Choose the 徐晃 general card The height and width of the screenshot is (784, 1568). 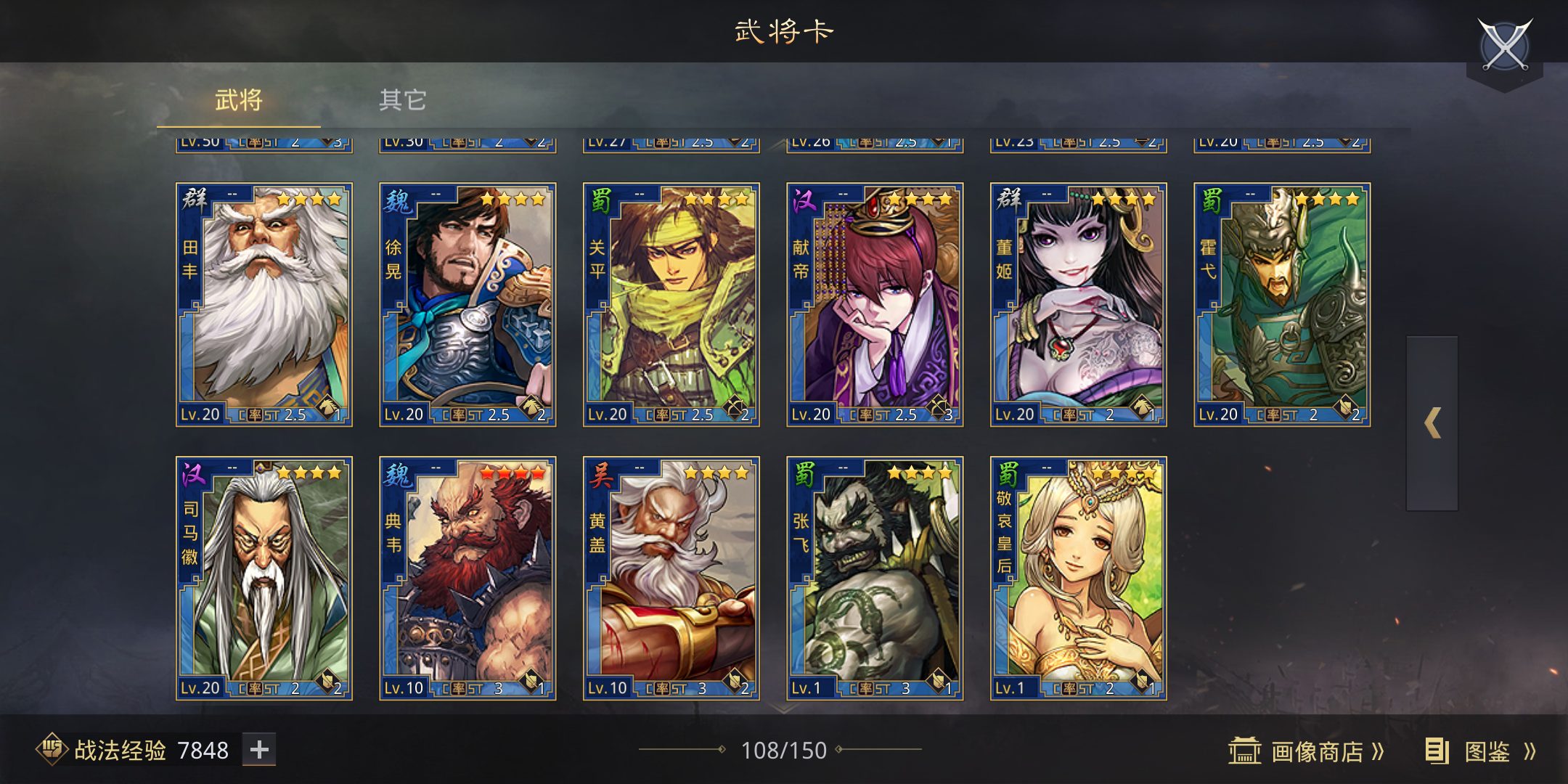467,304
